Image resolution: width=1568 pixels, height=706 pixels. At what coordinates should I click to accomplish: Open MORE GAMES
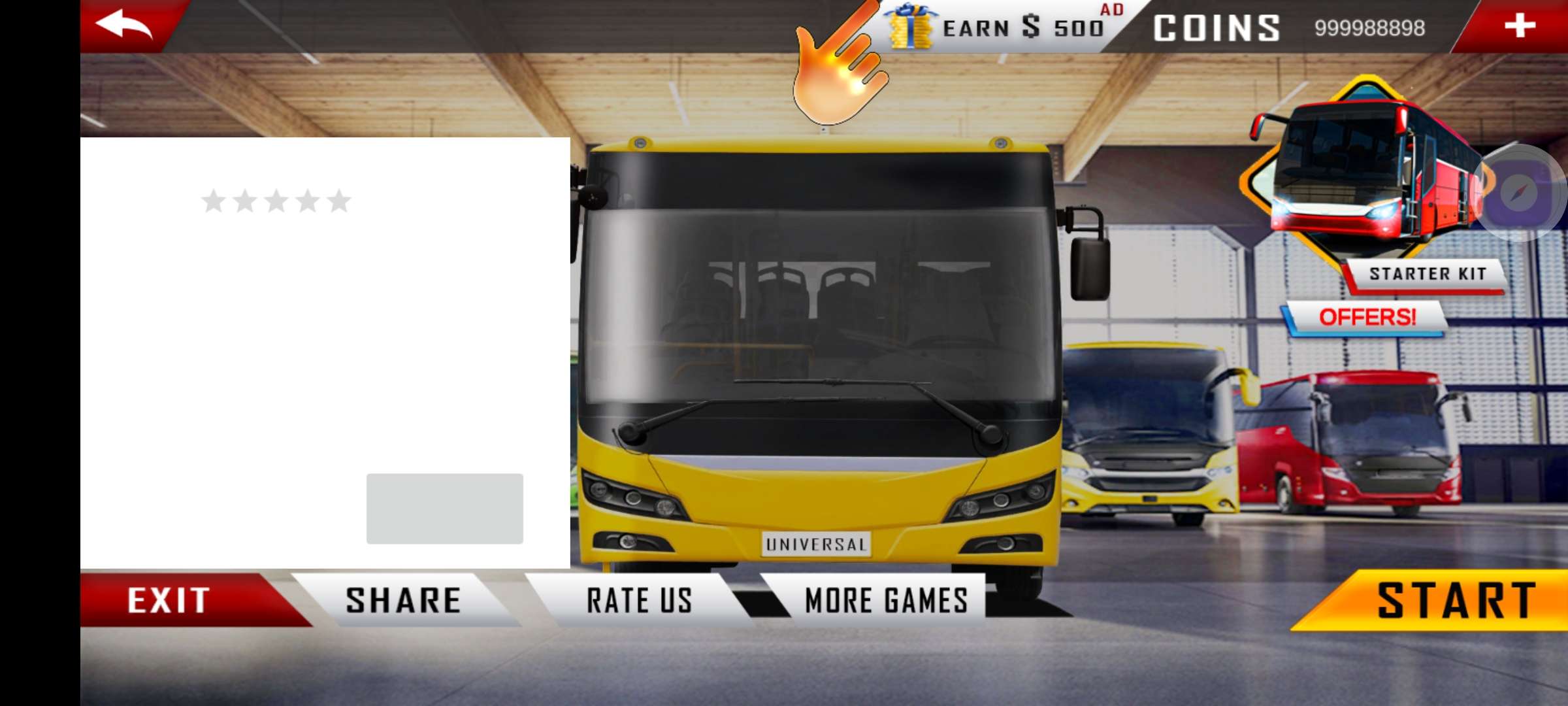[x=885, y=600]
